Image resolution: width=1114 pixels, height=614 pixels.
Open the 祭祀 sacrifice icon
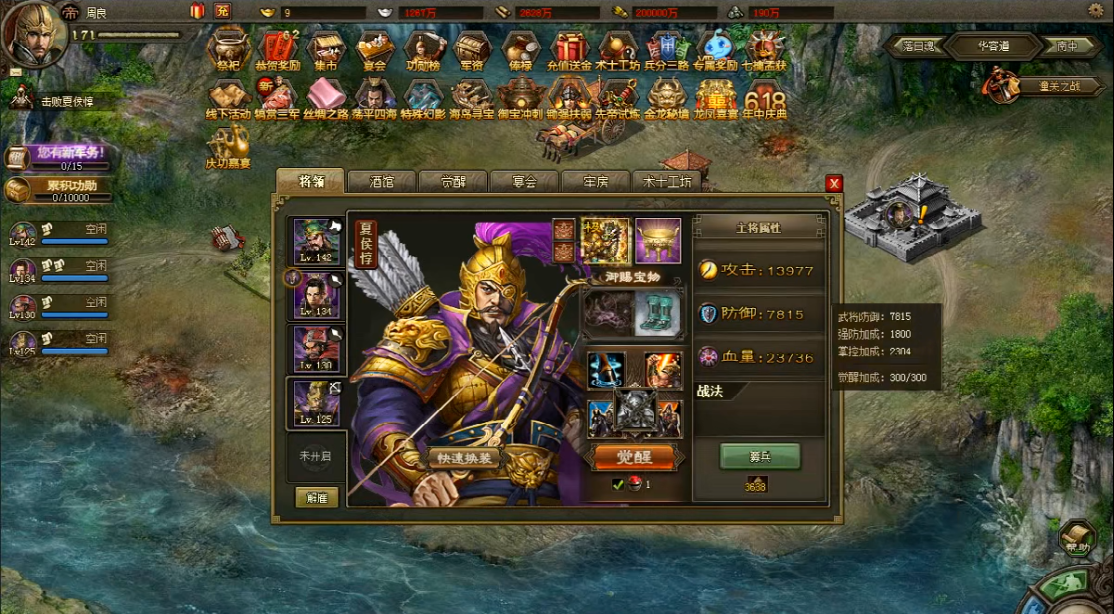(228, 49)
